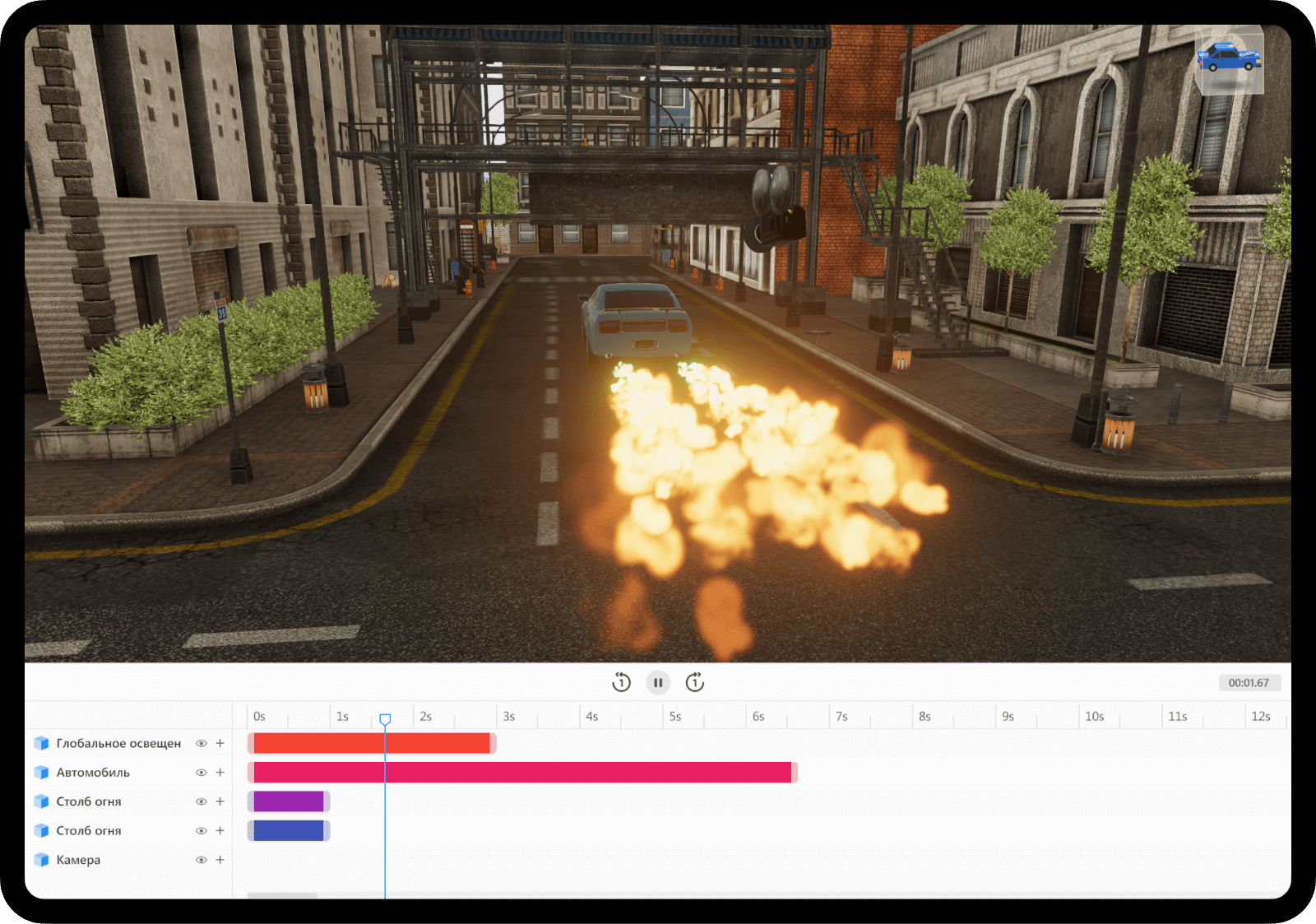Hide the Автомобиль track with its eye icon
The width and height of the screenshot is (1316, 924).
pos(201,773)
